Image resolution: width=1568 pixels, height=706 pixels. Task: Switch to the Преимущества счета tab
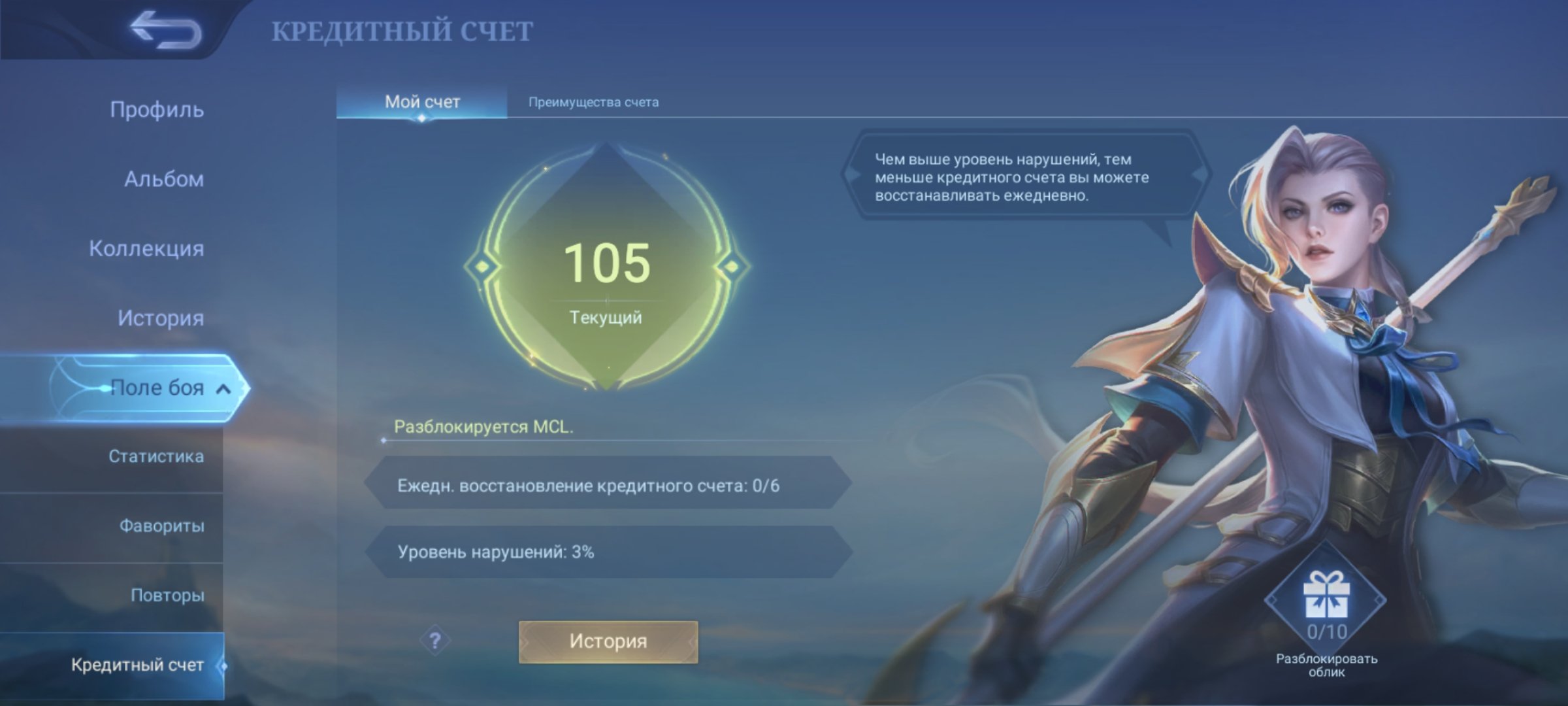593,102
